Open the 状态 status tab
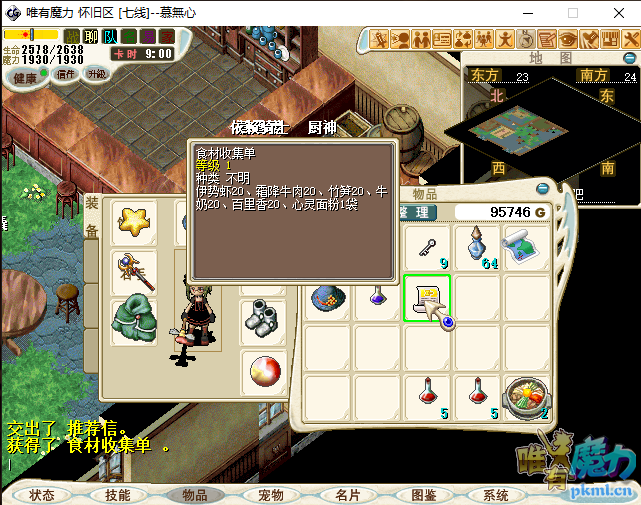Image resolution: width=641 pixels, height=505 pixels. [x=42, y=495]
